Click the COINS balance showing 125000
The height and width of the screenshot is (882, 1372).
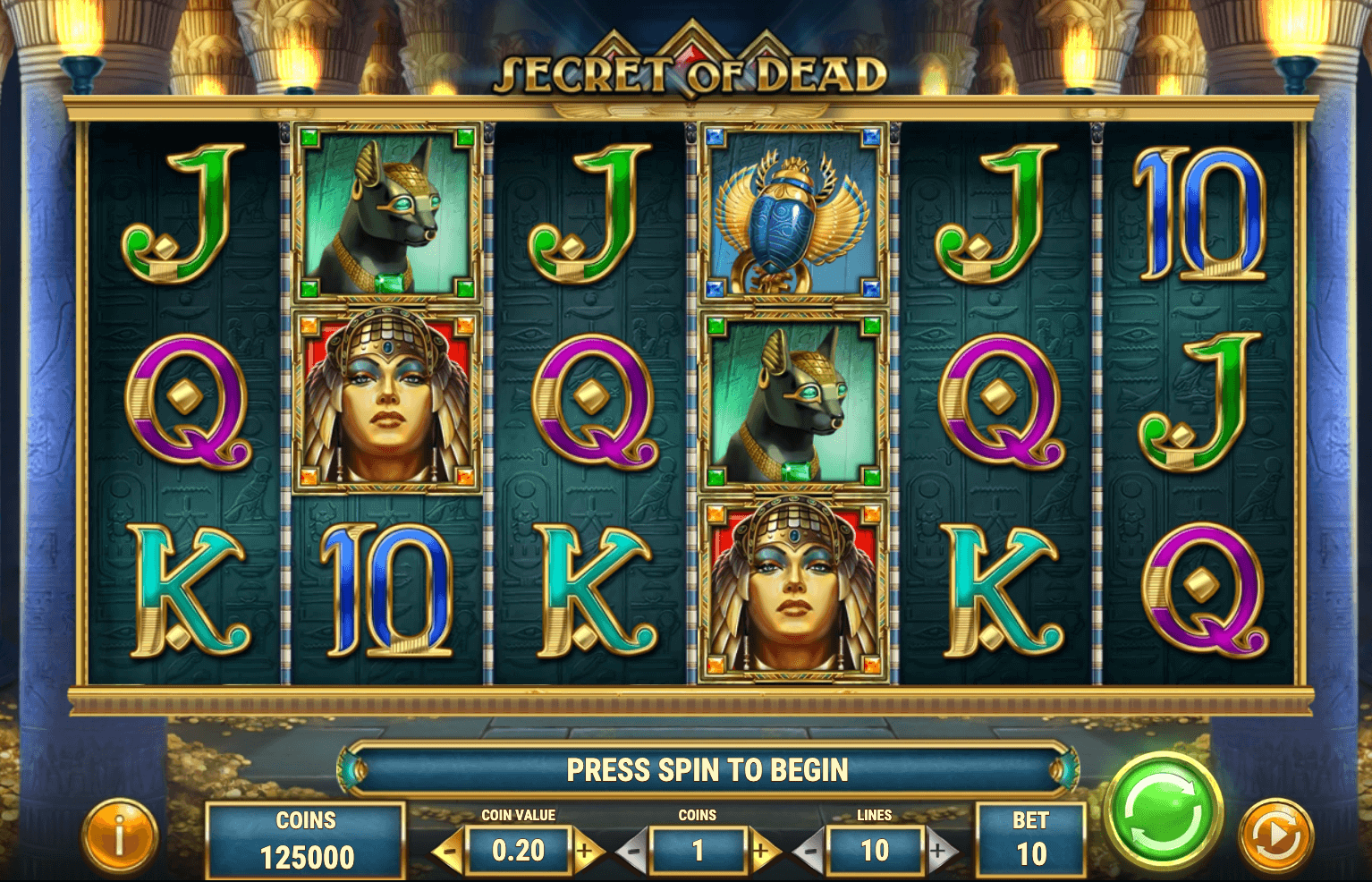click(304, 839)
